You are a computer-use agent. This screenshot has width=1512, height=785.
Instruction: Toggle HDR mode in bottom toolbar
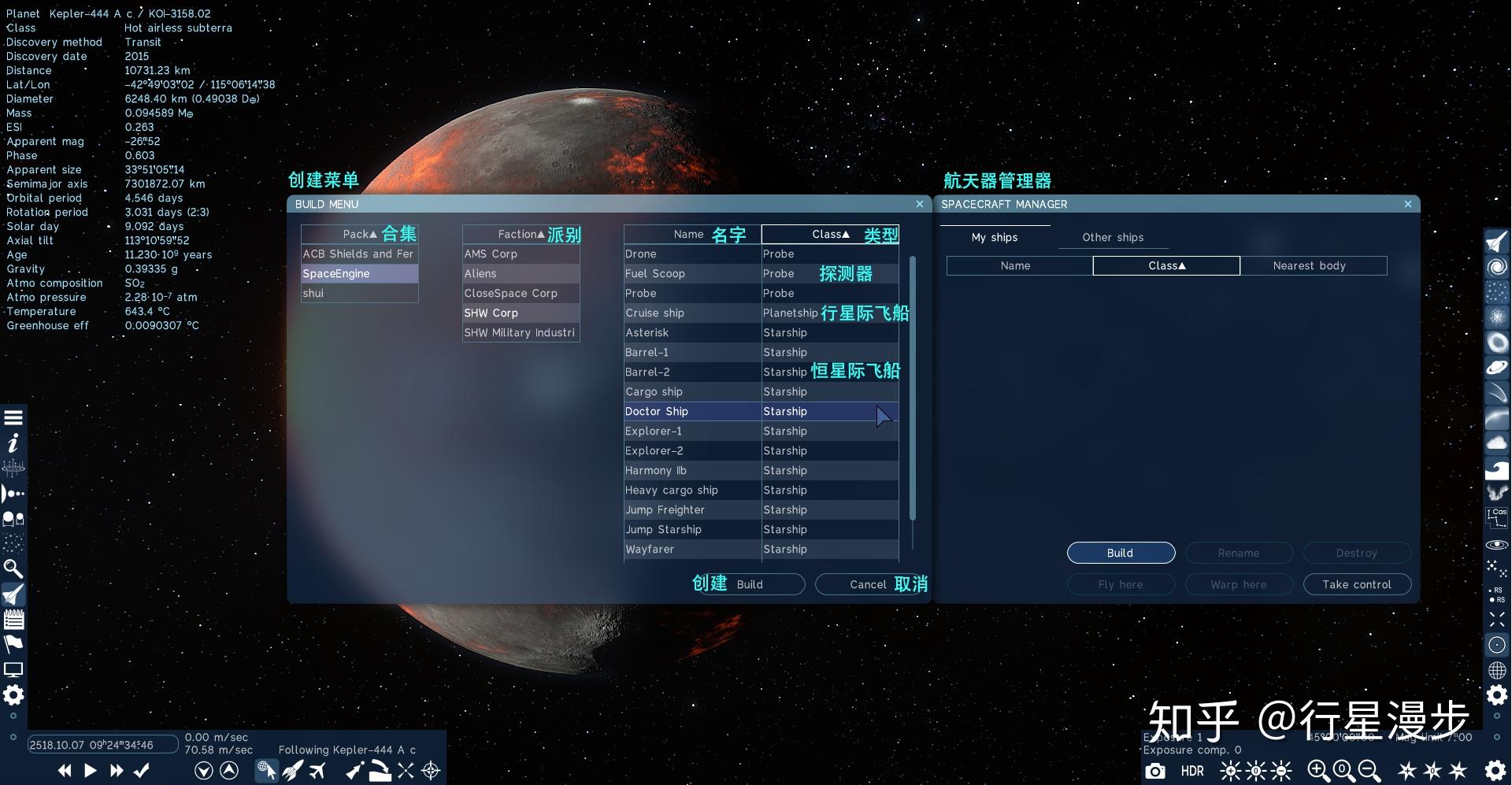click(1191, 771)
